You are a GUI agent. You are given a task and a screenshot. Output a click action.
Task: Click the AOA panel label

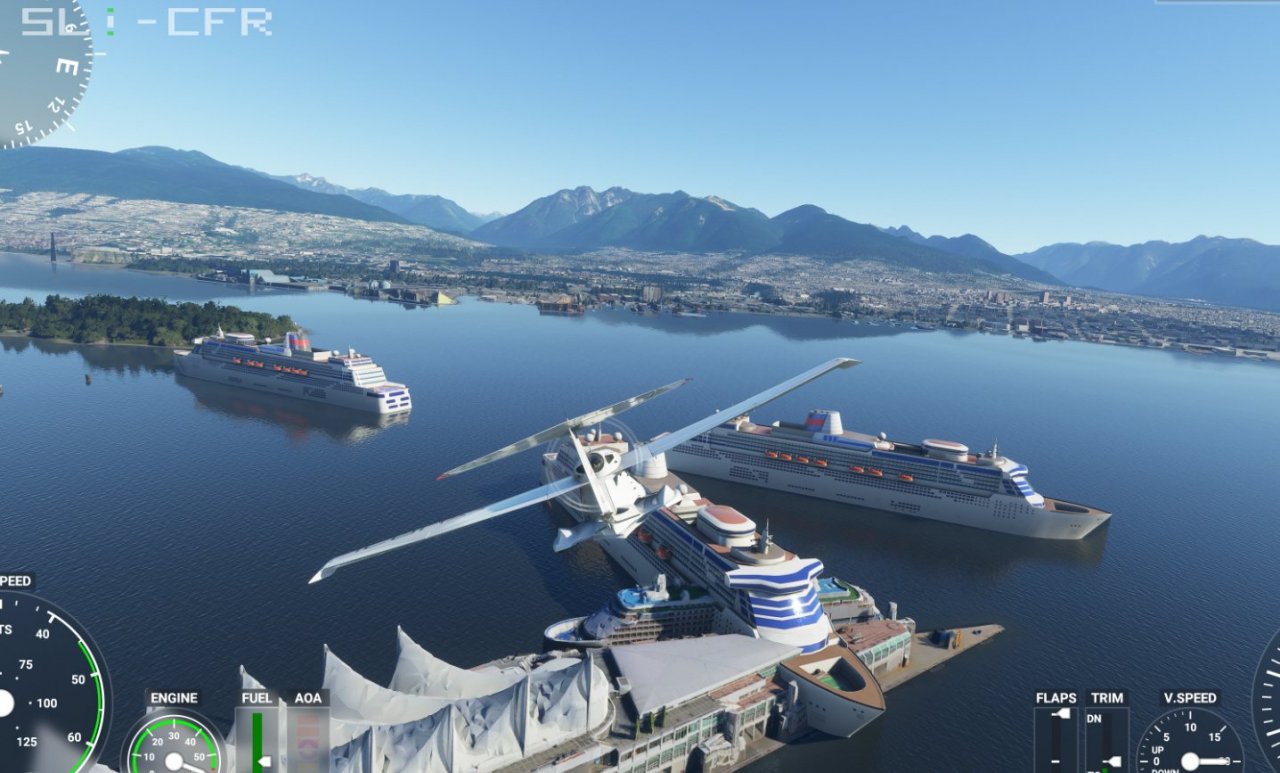(x=308, y=698)
